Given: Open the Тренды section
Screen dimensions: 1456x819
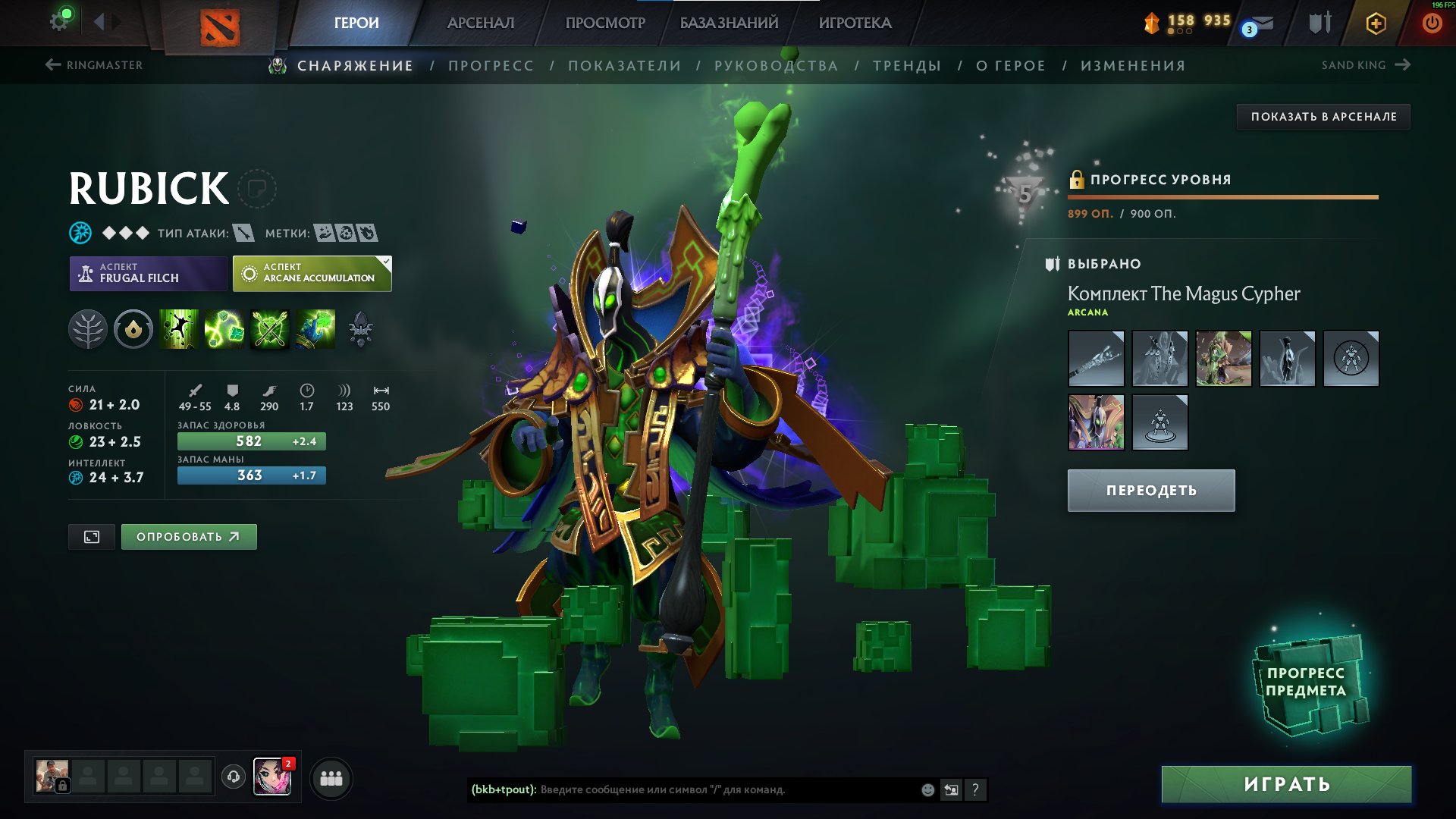Looking at the screenshot, I should point(907,66).
